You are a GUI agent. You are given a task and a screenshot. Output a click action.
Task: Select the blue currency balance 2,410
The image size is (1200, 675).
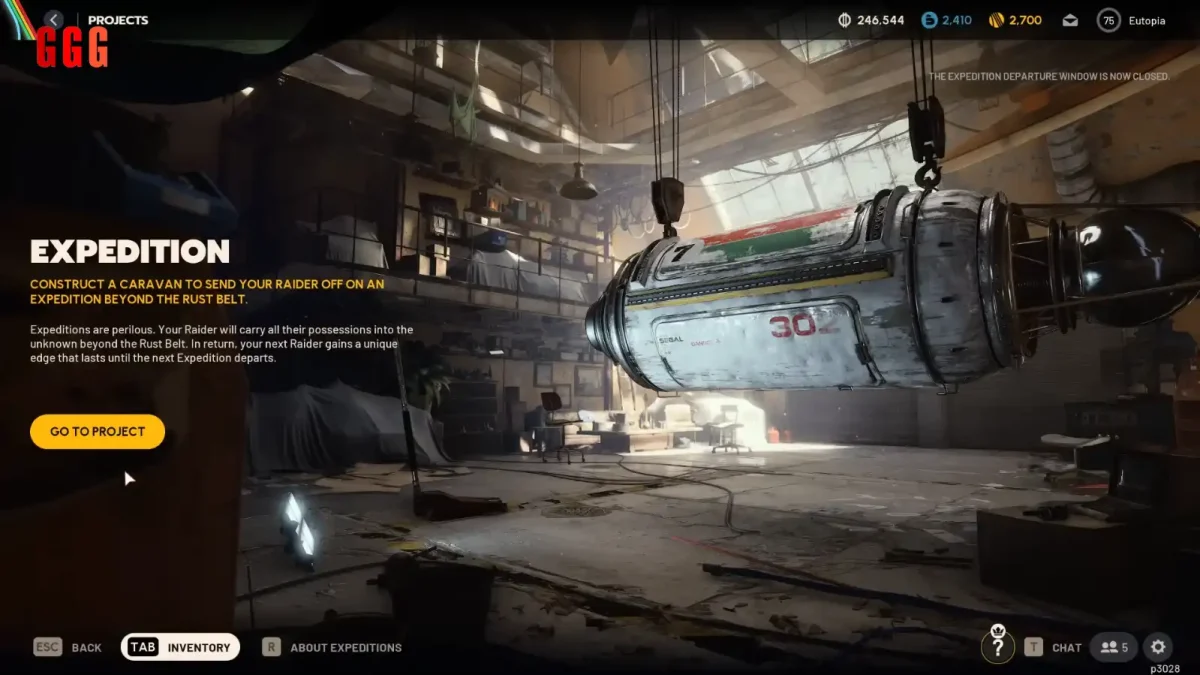946,20
